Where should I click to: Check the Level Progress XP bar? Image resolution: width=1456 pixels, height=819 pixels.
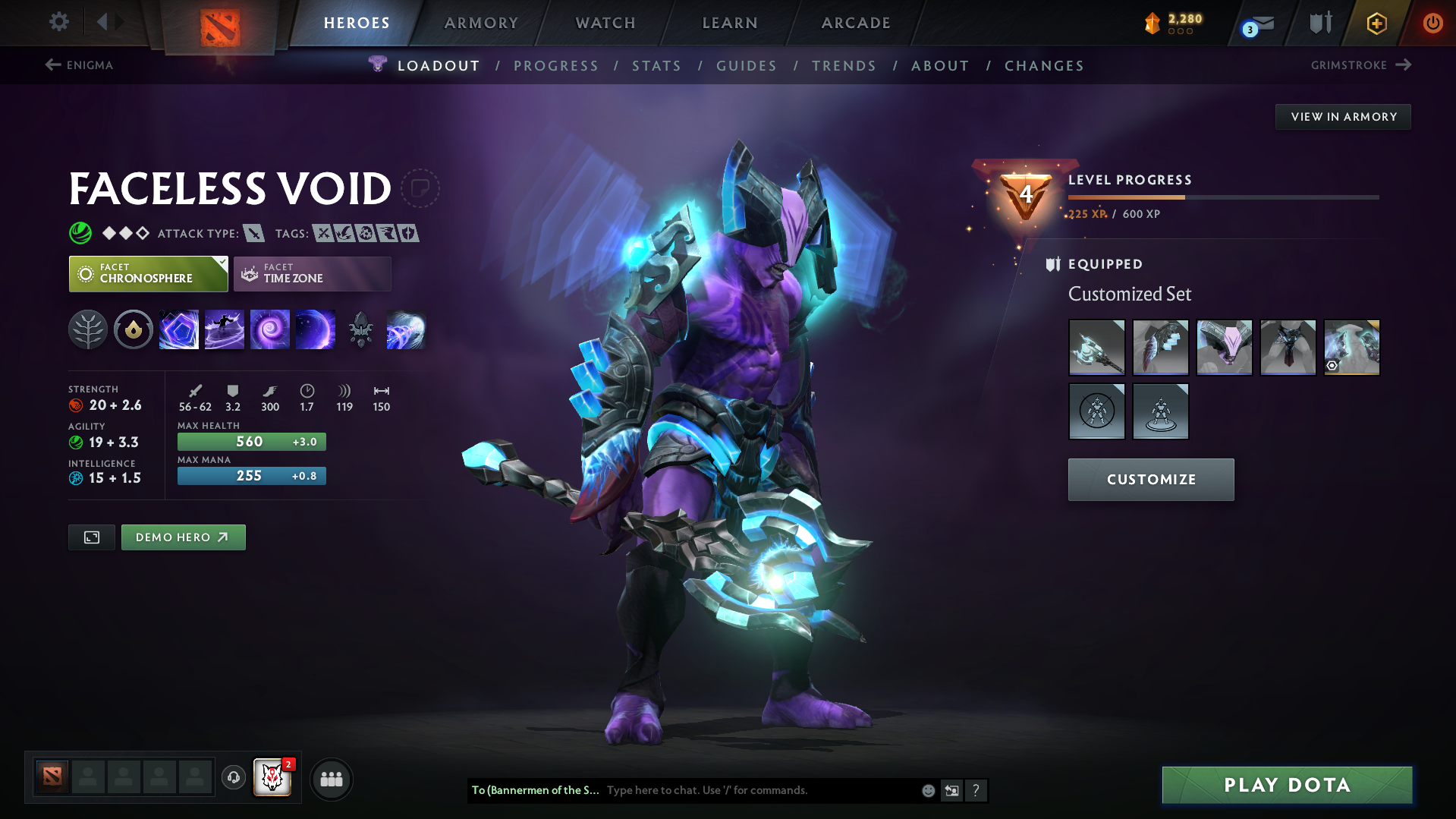(x=1222, y=197)
